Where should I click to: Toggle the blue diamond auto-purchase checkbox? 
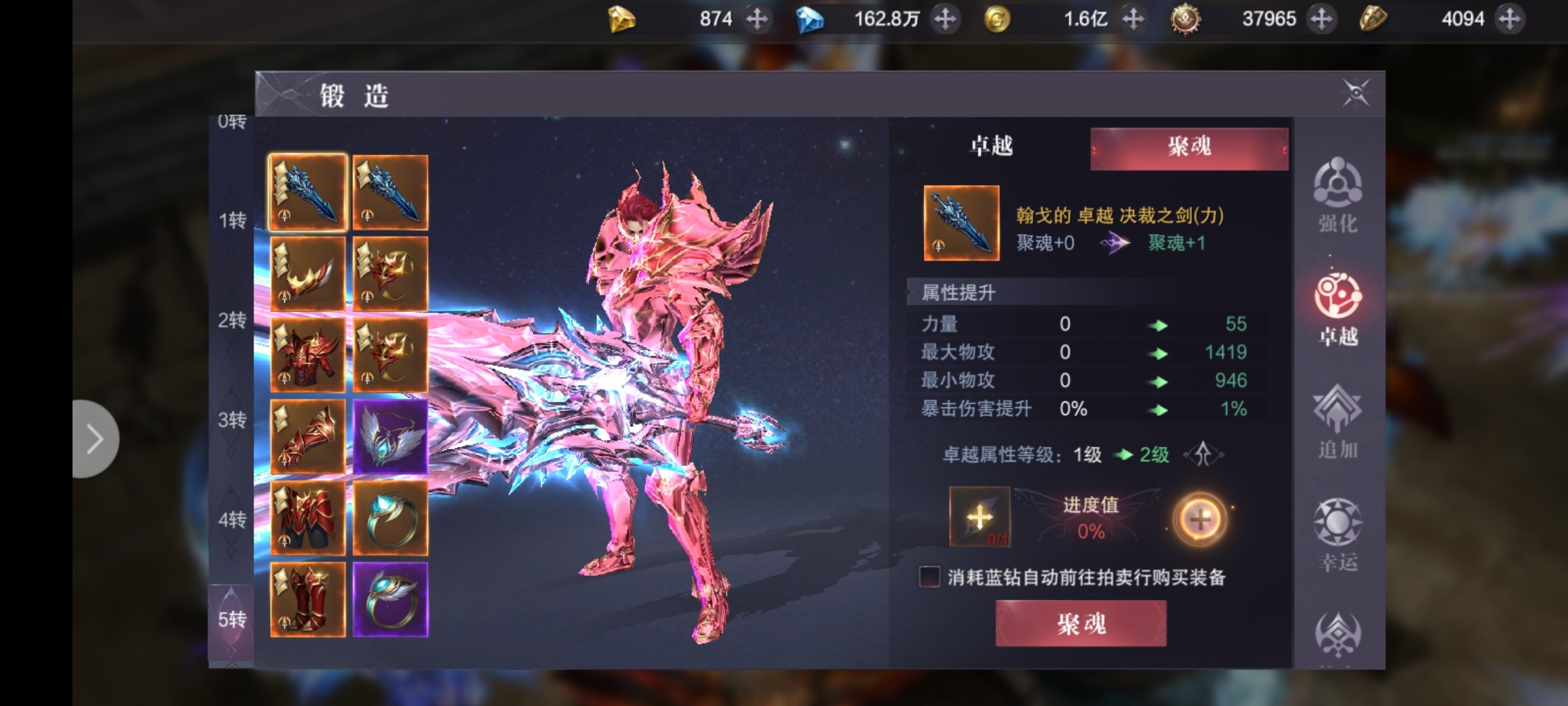tap(929, 577)
